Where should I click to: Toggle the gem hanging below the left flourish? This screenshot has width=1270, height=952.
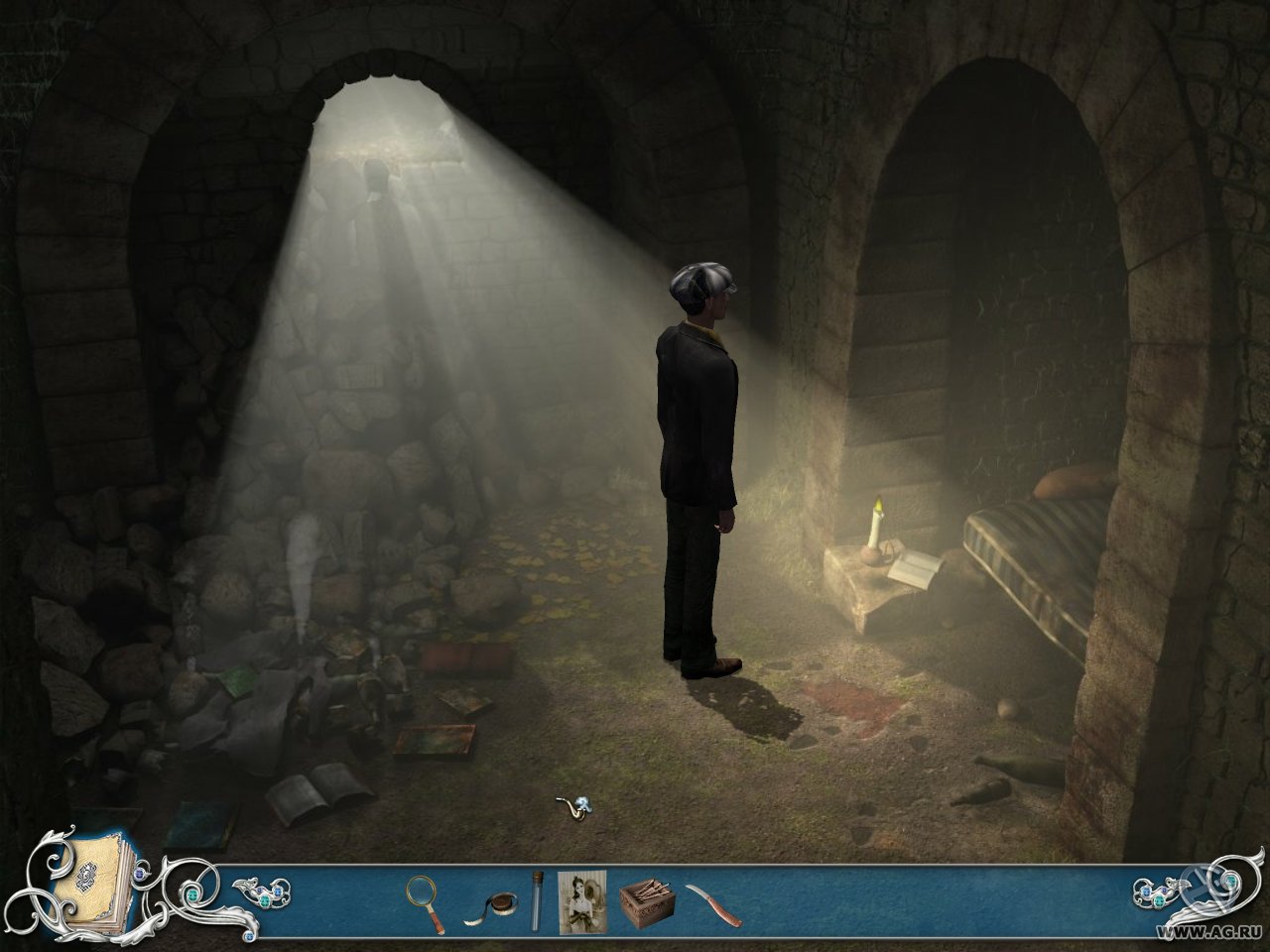coord(249,935)
